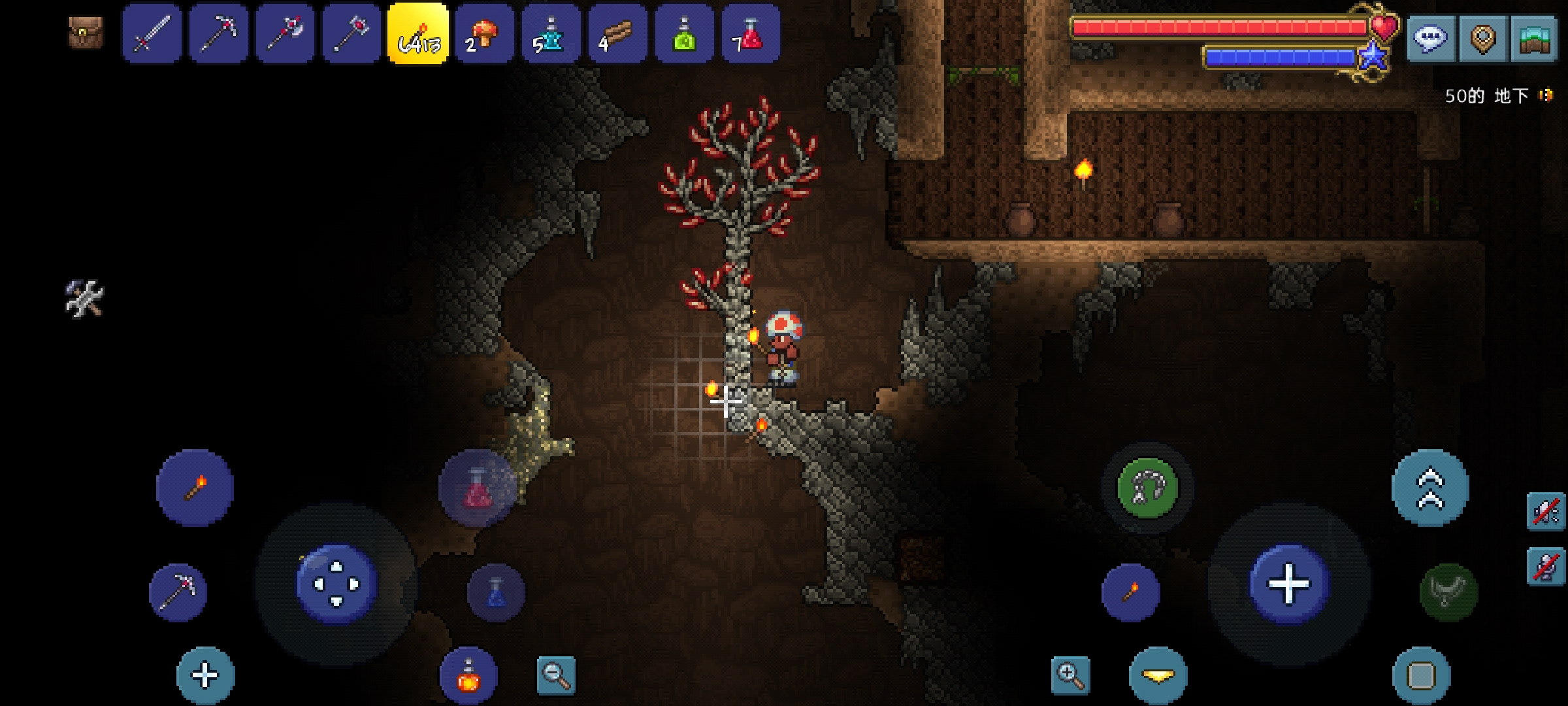The height and width of the screenshot is (706, 1568).
Task: Select the sword hotbar slot
Action: pyautogui.click(x=152, y=34)
